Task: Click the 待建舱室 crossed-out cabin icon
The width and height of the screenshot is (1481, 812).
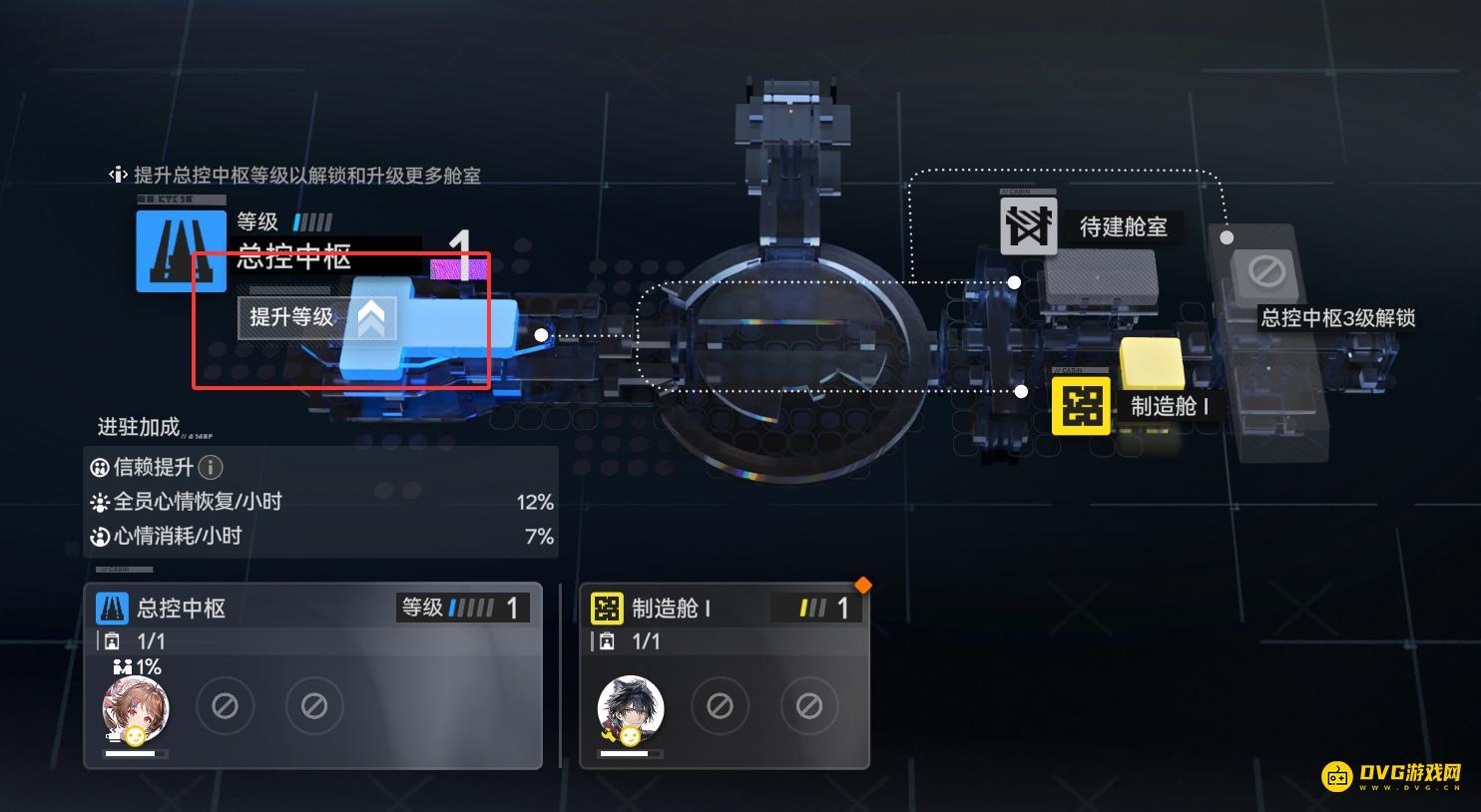Action: tap(1027, 225)
